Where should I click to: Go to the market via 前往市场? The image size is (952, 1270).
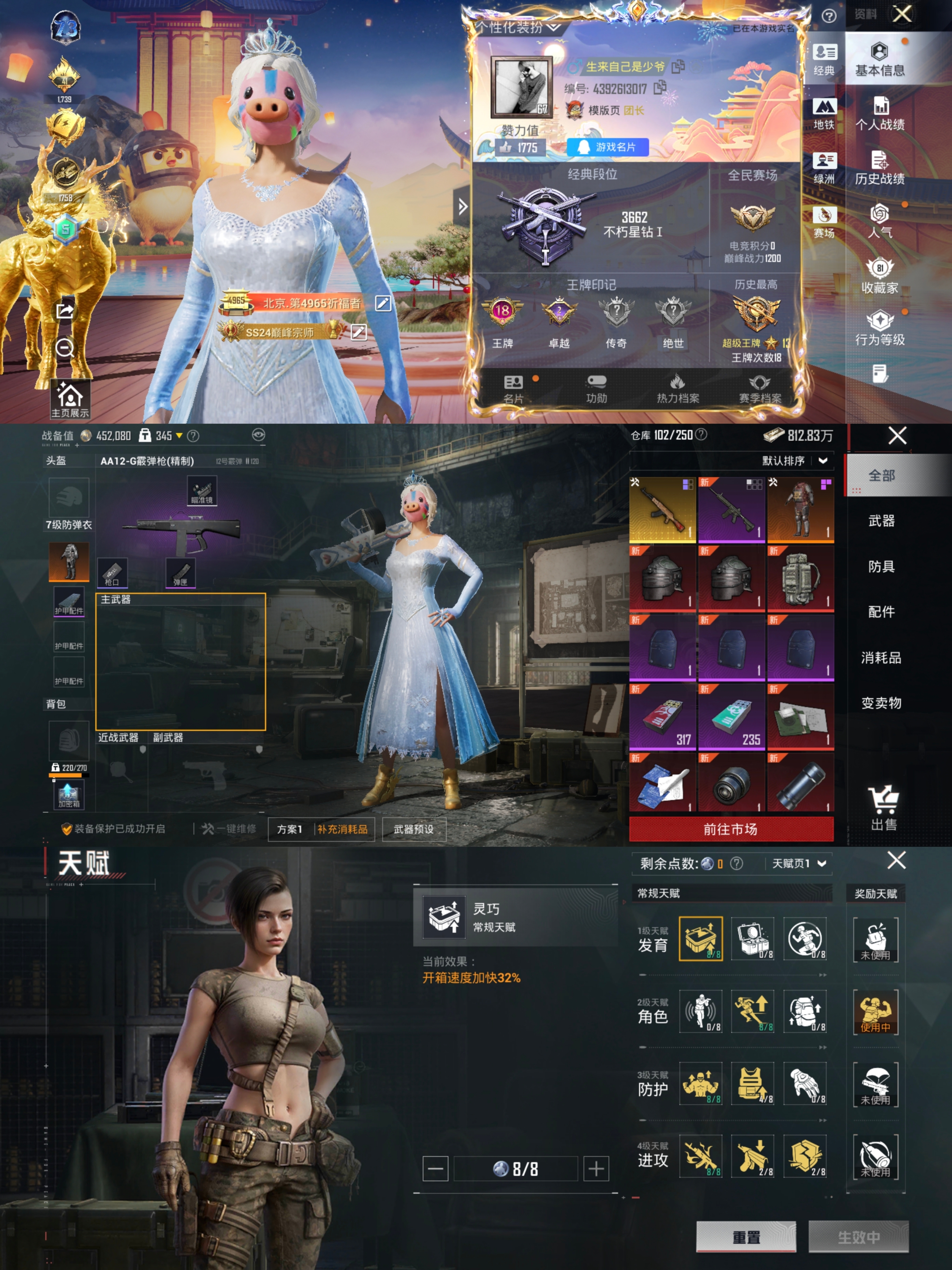click(730, 829)
